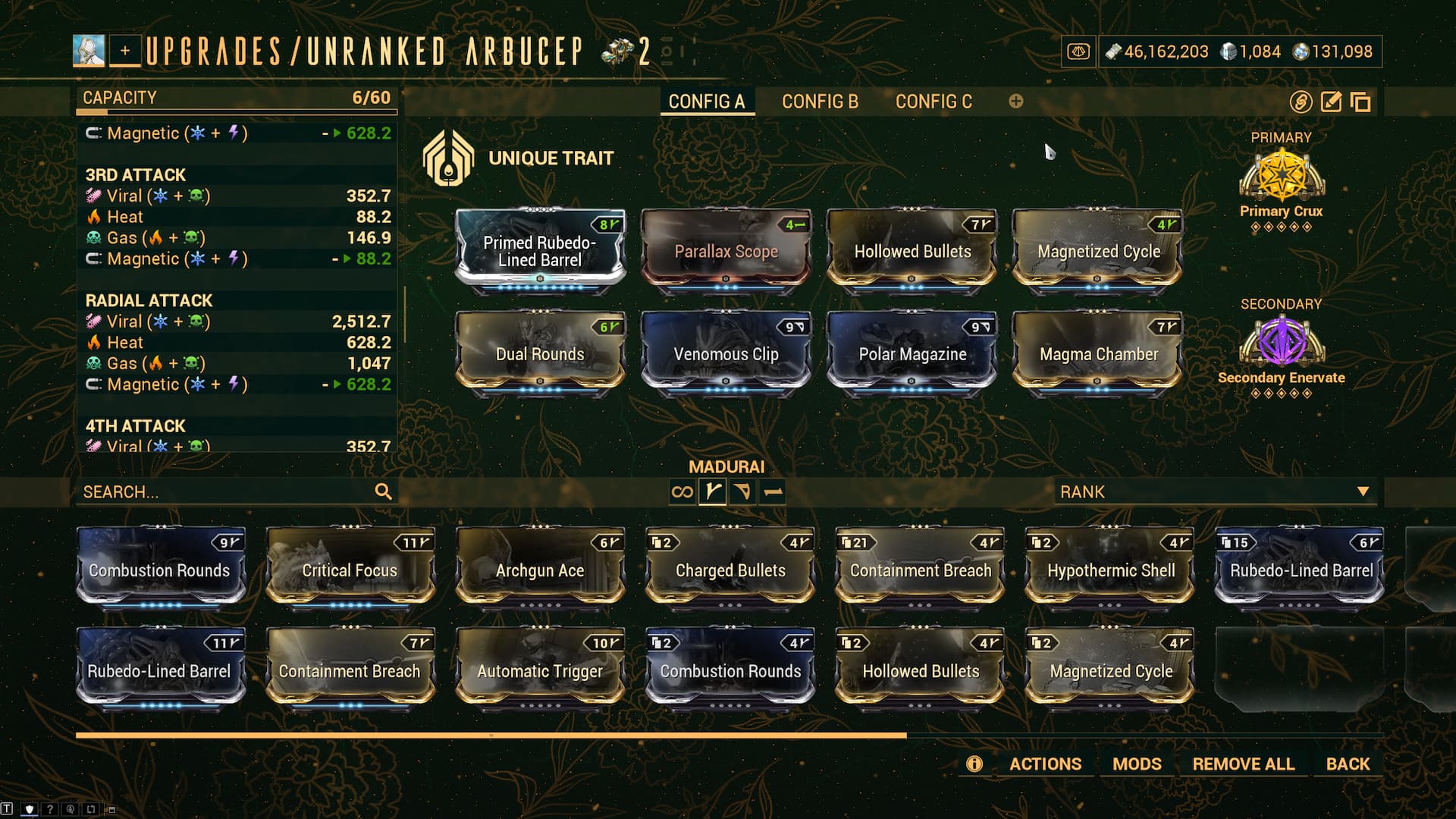Image resolution: width=1456 pixels, height=819 pixels.
Task: Select the Config C loadout tab
Action: (x=934, y=102)
